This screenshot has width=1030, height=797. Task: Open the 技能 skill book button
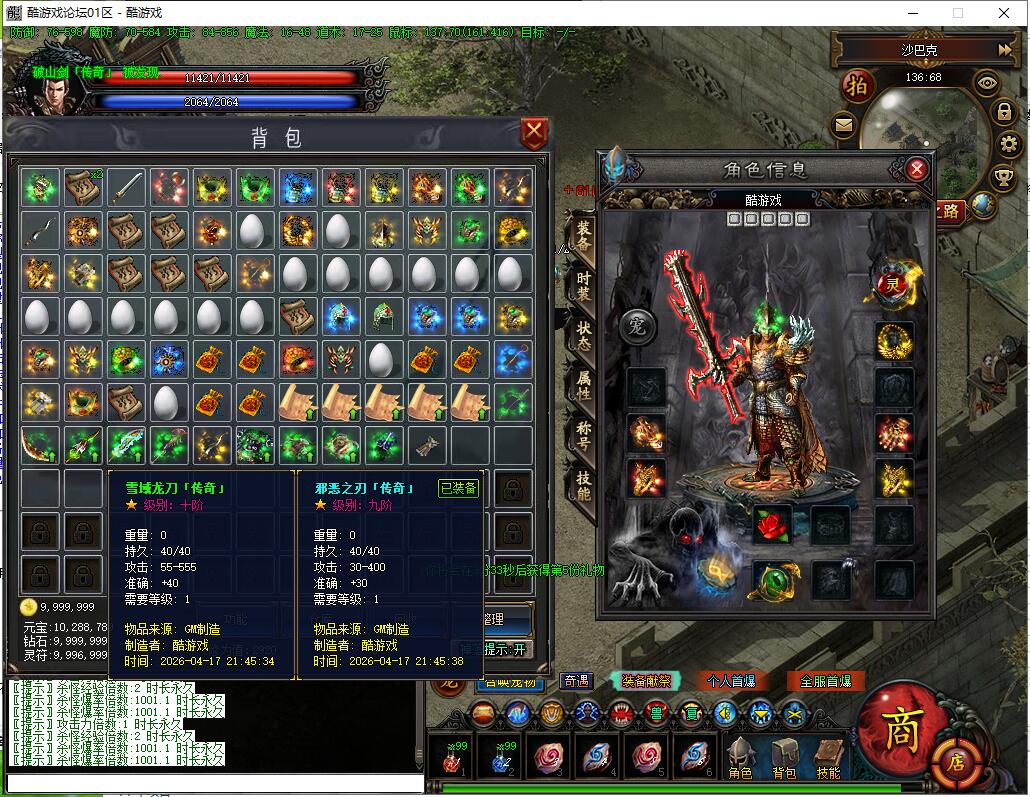(828, 757)
